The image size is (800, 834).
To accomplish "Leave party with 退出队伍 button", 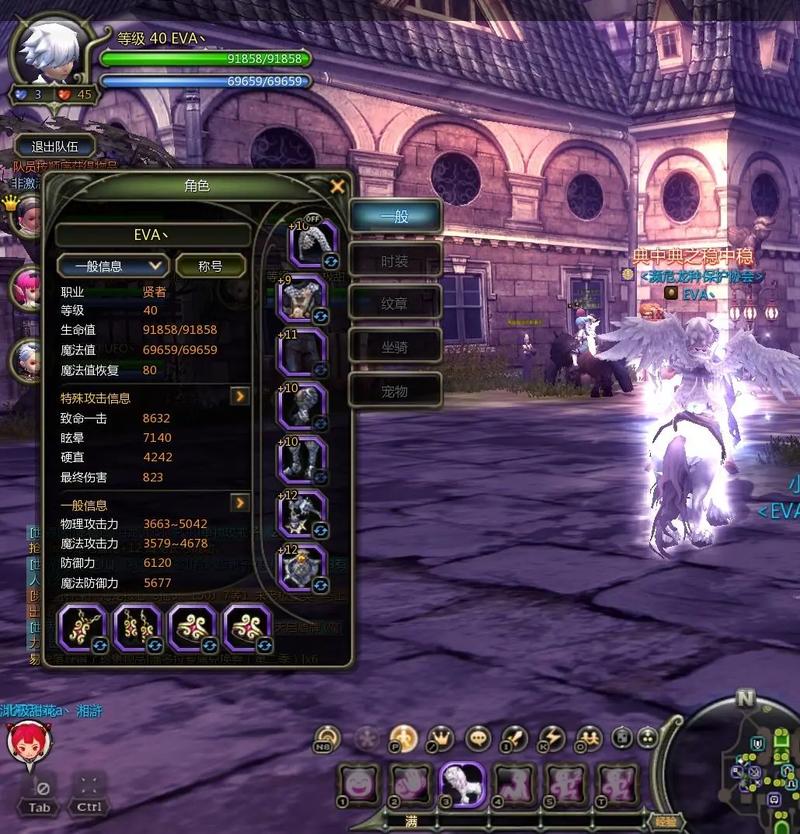I will (x=56, y=147).
